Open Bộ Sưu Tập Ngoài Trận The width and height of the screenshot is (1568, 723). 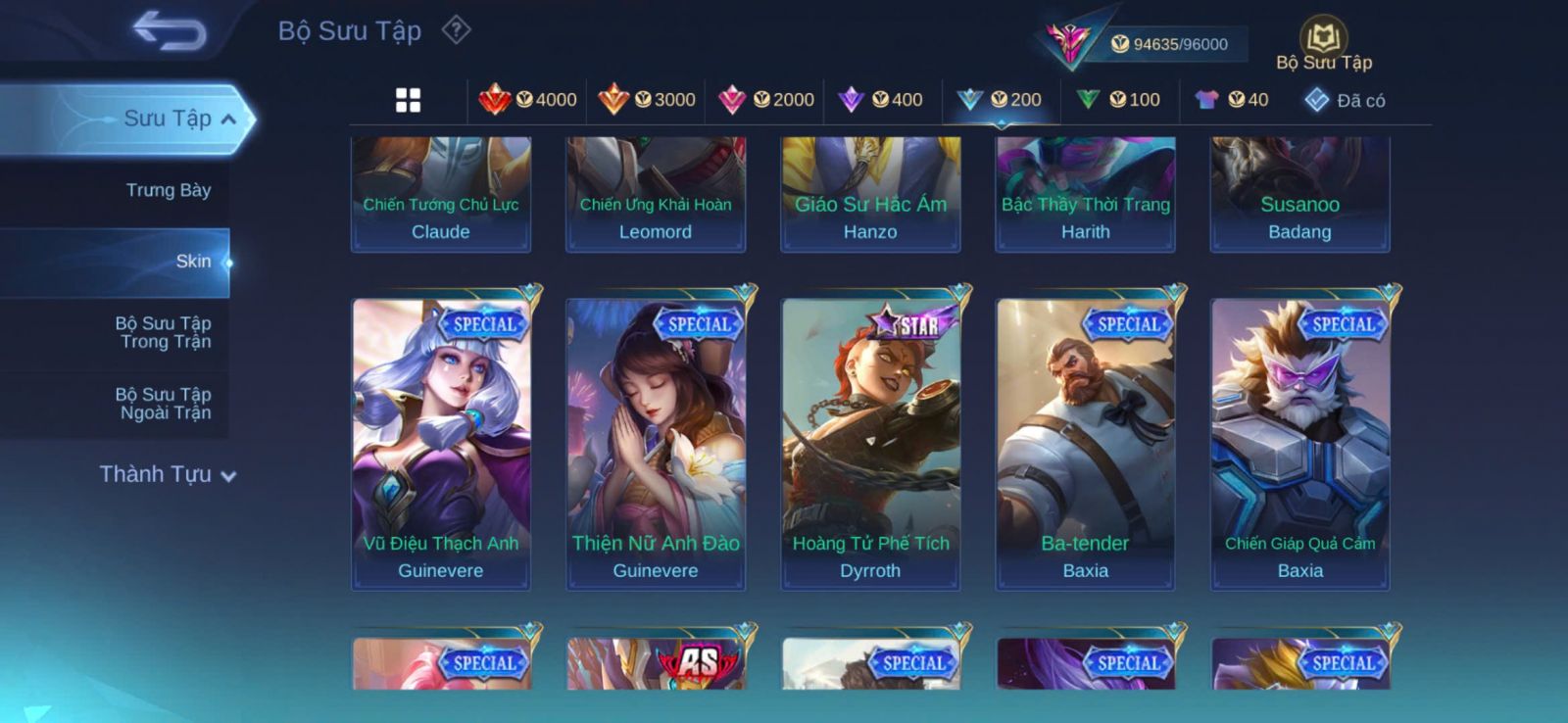click(x=165, y=404)
